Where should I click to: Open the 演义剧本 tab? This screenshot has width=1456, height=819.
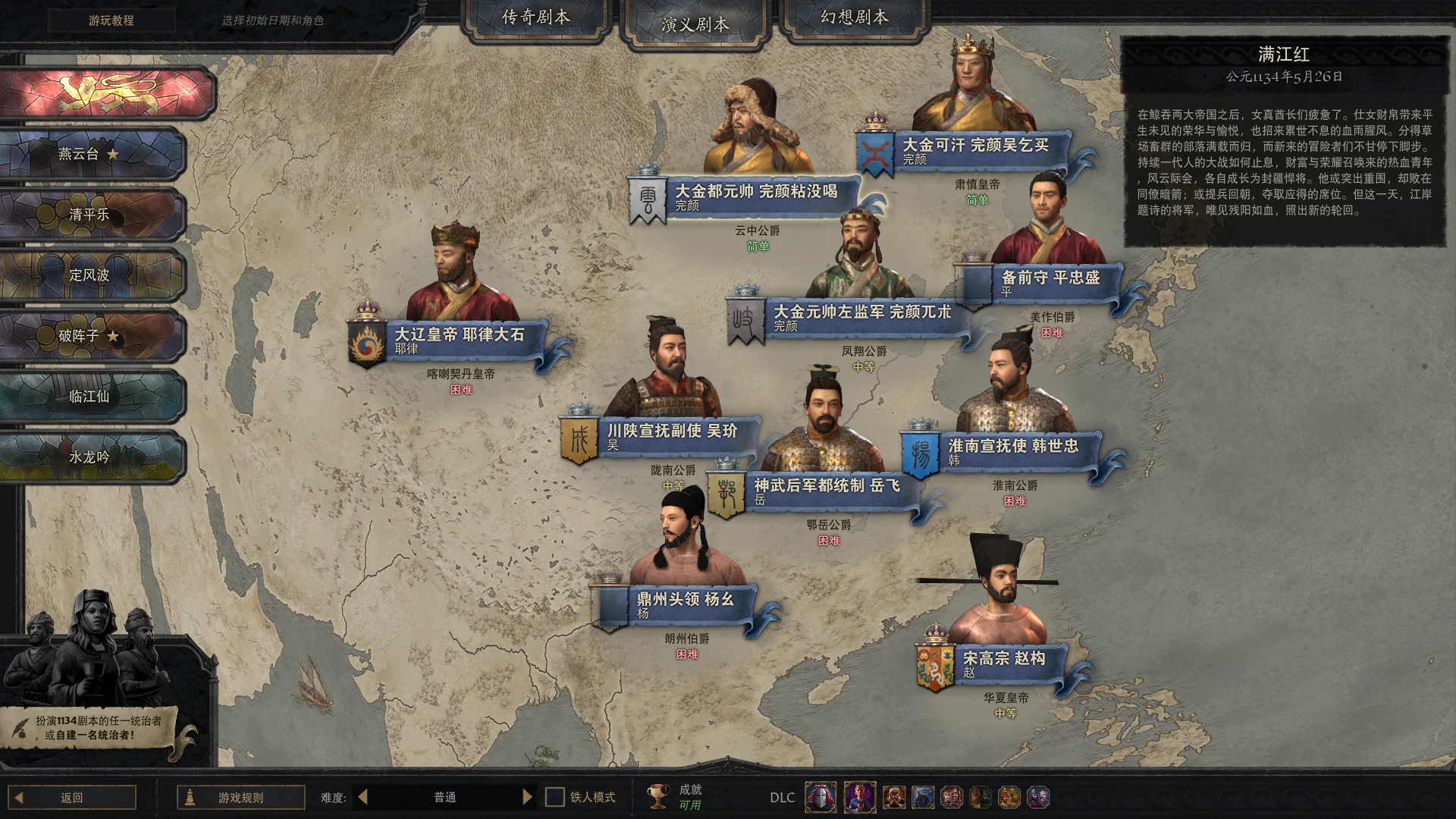pyautogui.click(x=695, y=24)
